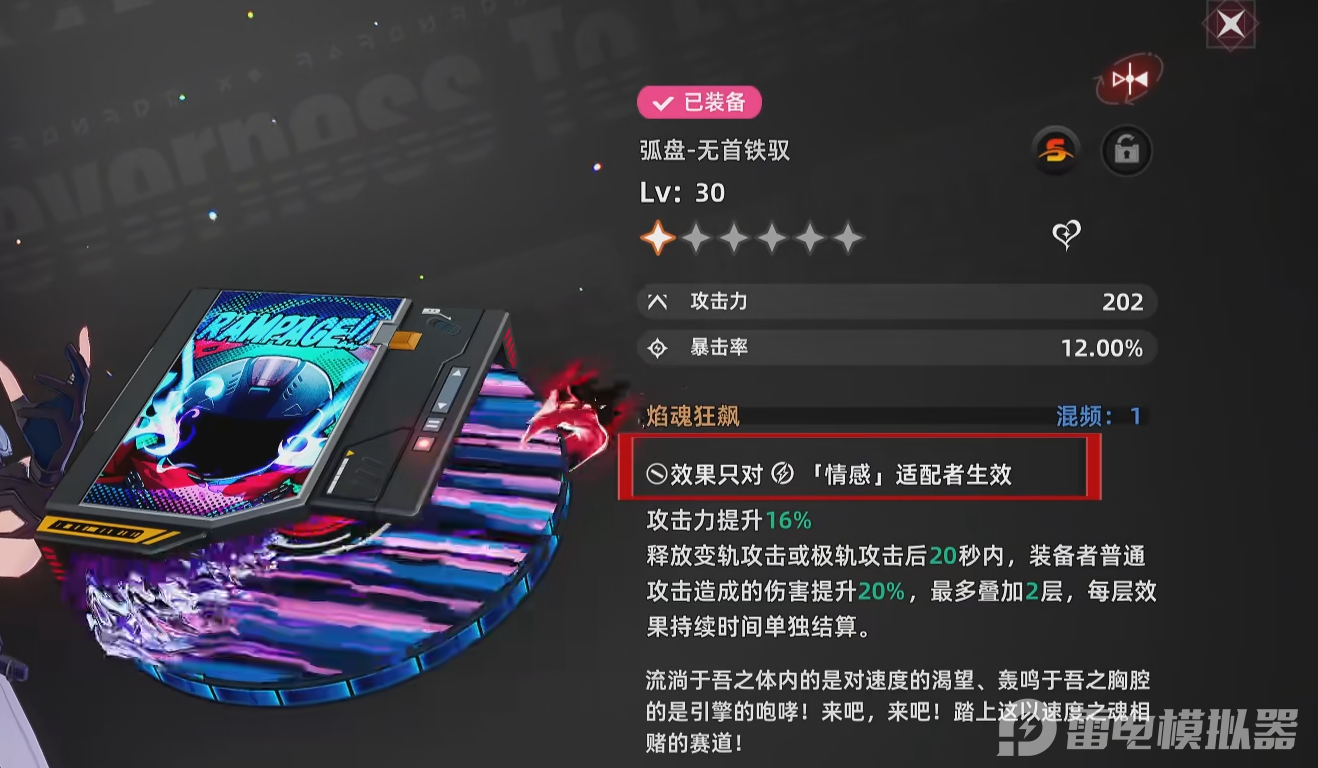Screen dimensions: 1318x768
Task: Click the S-rank rarity emblem
Action: [x=1055, y=150]
